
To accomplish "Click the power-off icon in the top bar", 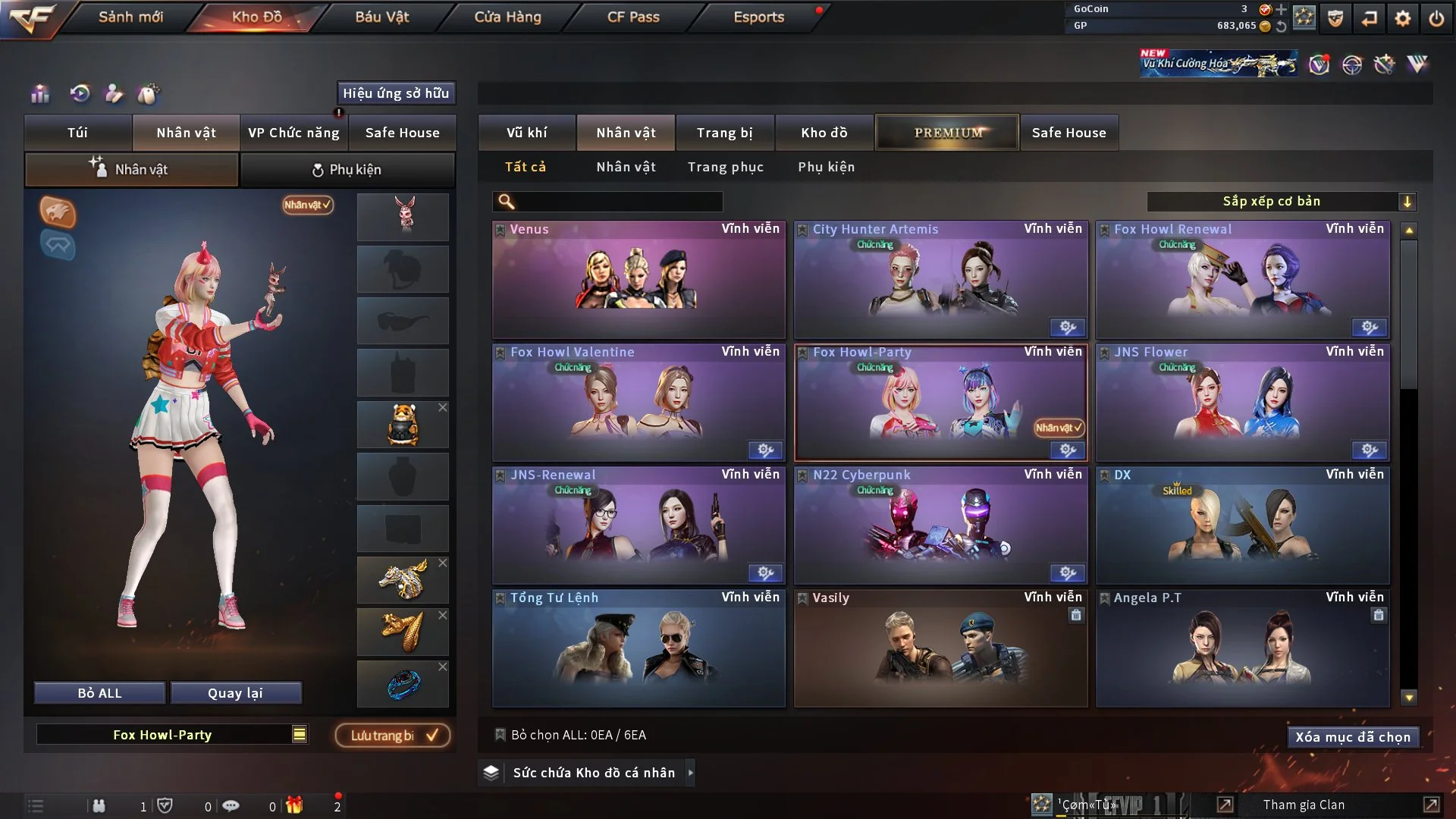I will tap(1436, 18).
